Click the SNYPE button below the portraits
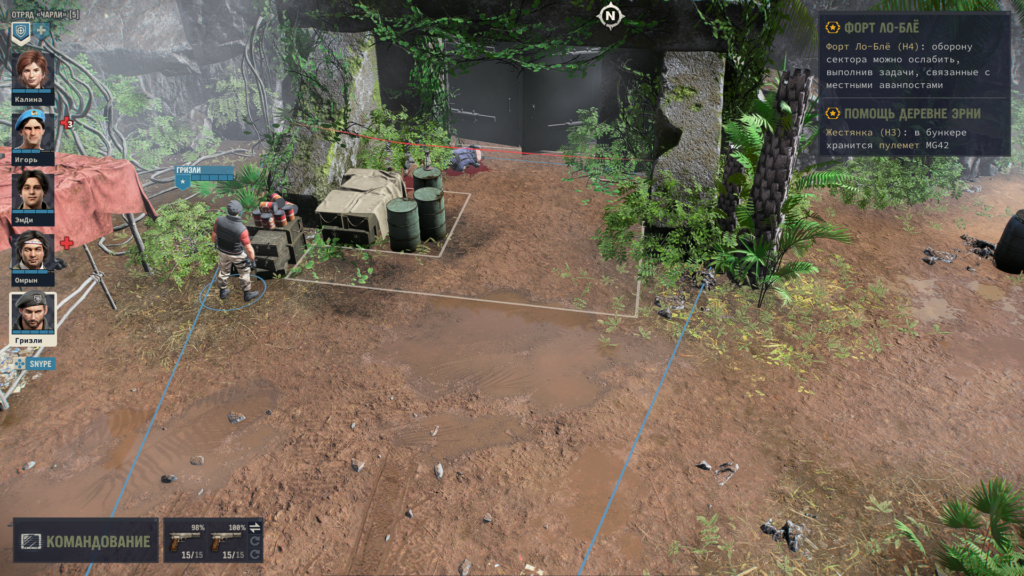The image size is (1024, 576). pyautogui.click(x=35, y=364)
